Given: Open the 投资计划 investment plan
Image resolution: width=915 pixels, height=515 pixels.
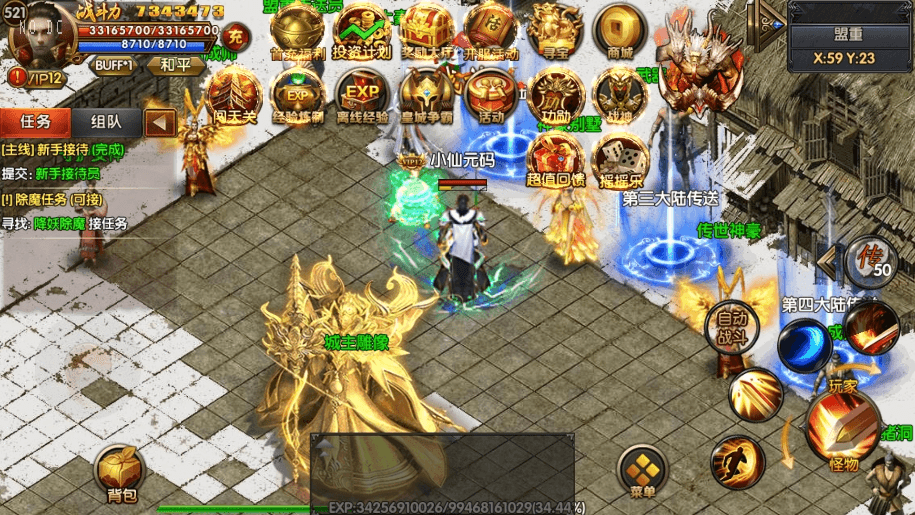Looking at the screenshot, I should (x=361, y=30).
